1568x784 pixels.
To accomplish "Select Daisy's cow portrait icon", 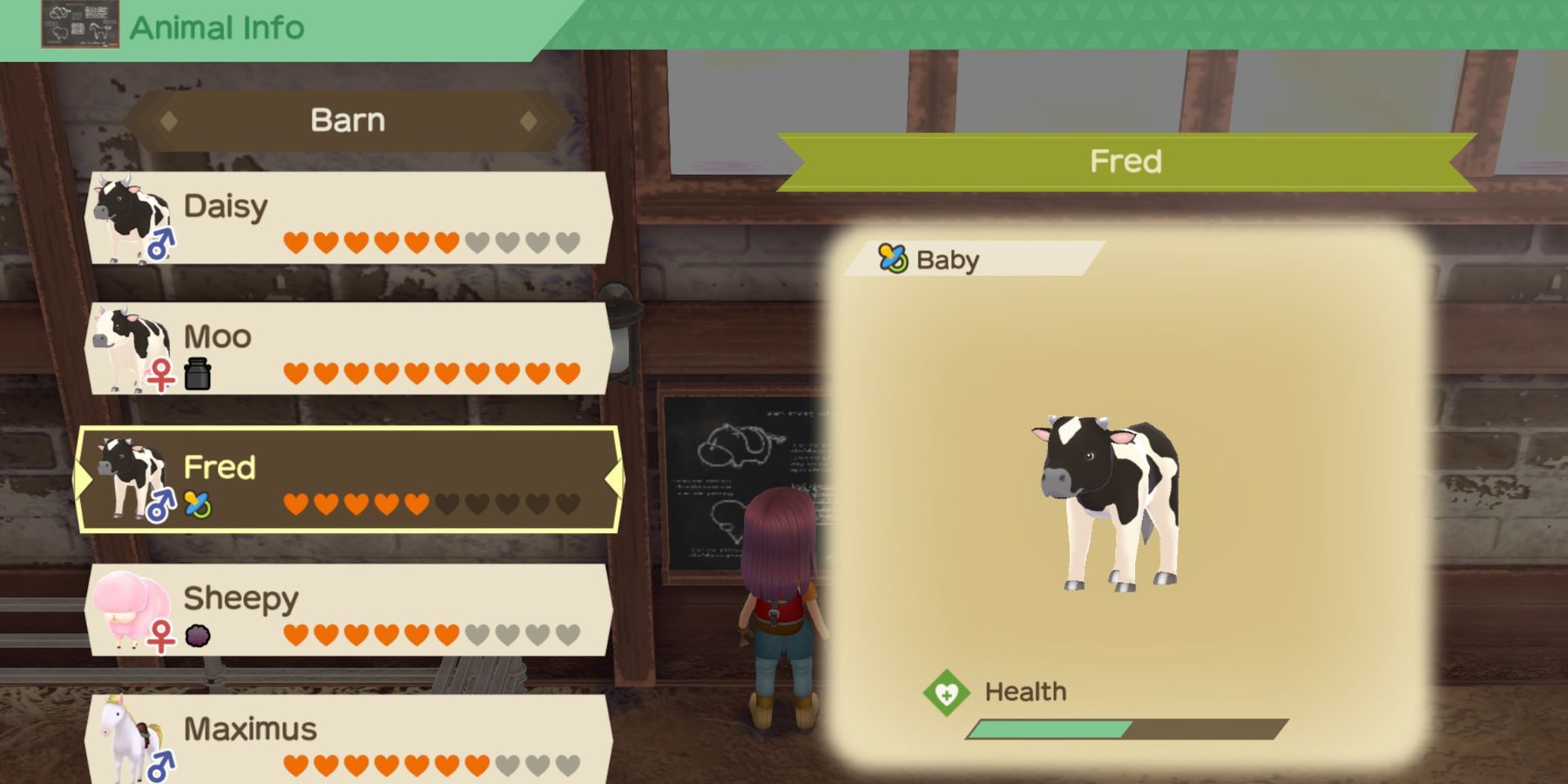I will [x=127, y=213].
